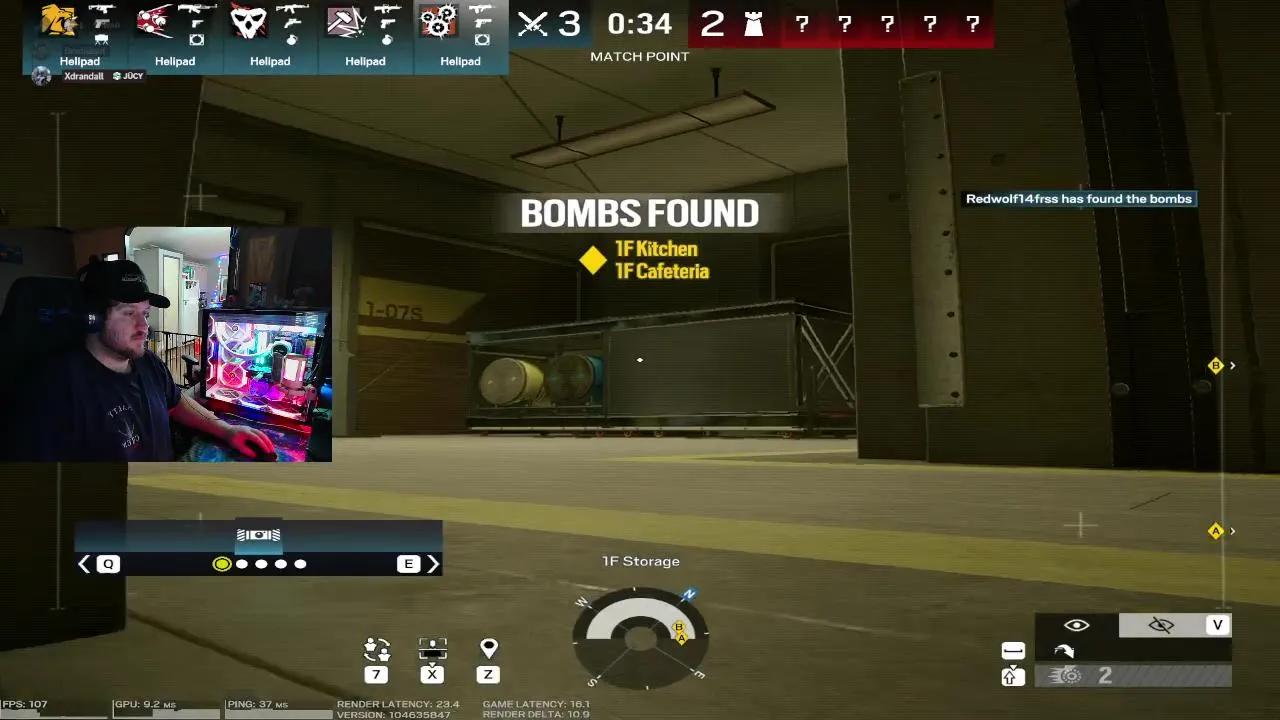The width and height of the screenshot is (1280, 720).
Task: Click the yellow diamond bomb objective icon
Action: click(592, 261)
